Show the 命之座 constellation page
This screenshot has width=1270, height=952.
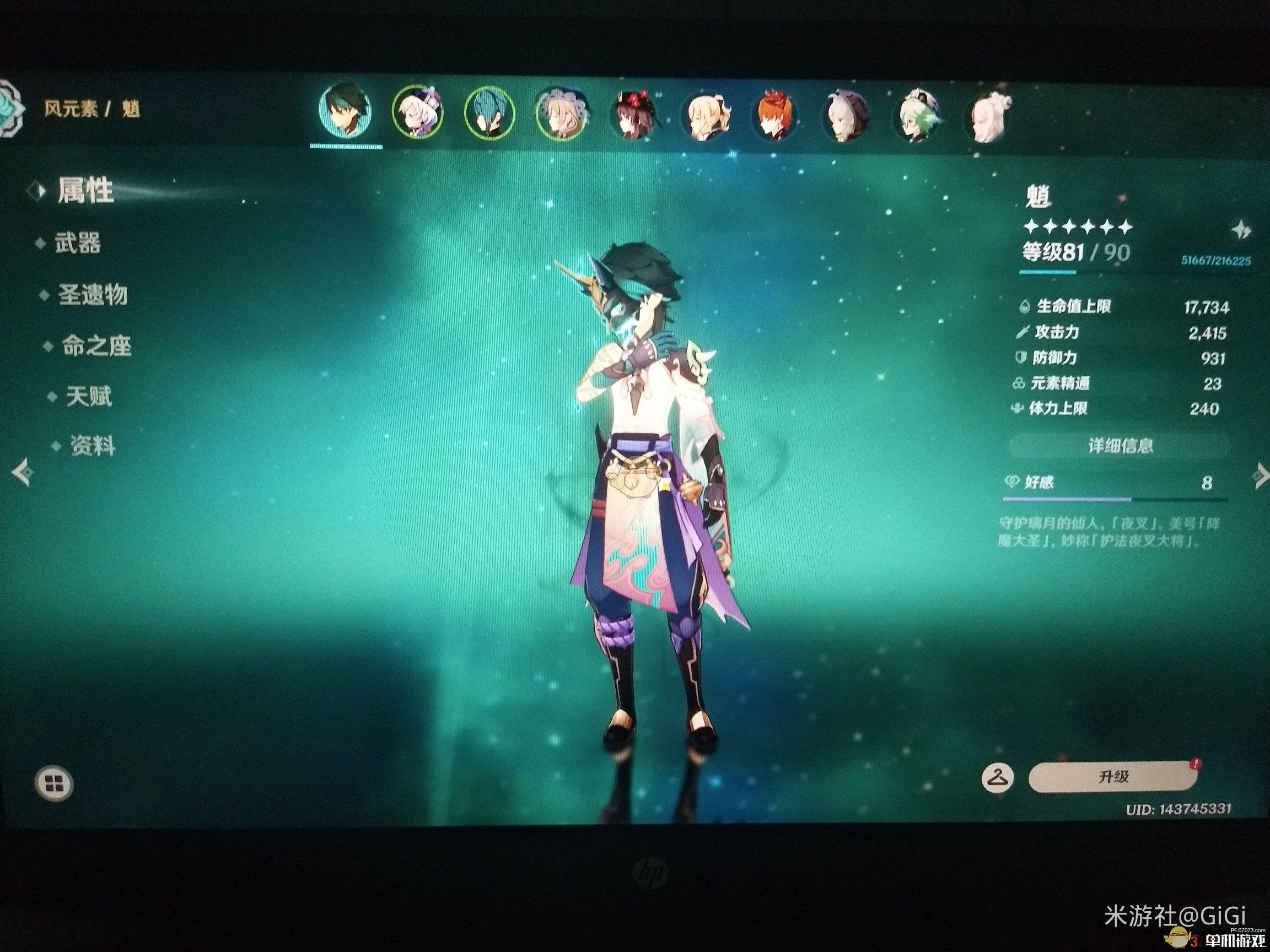pyautogui.click(x=96, y=346)
